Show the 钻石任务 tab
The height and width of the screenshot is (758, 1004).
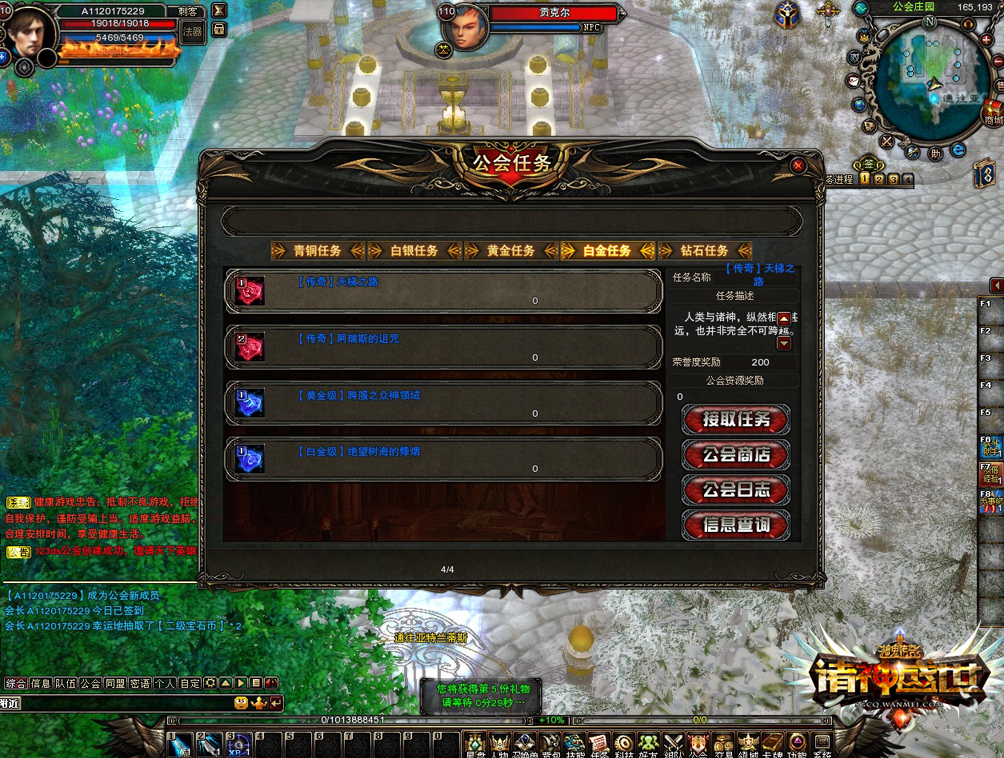704,251
